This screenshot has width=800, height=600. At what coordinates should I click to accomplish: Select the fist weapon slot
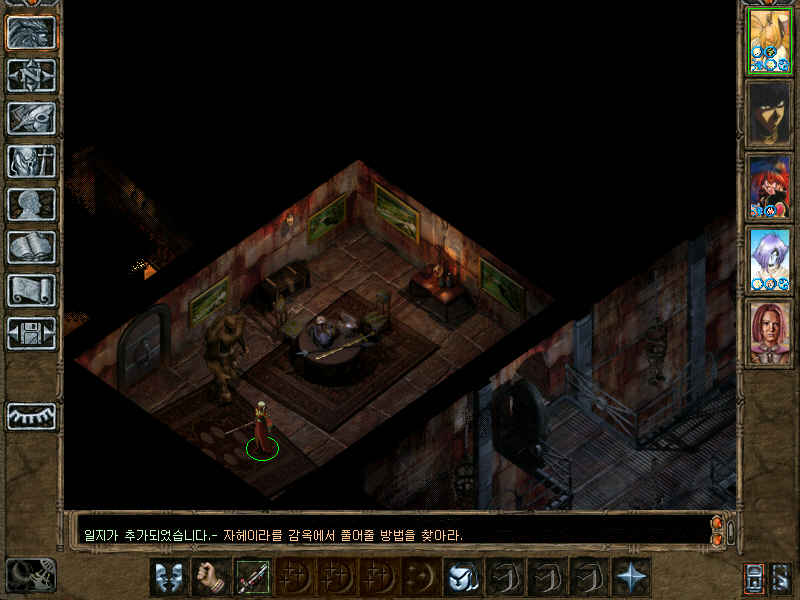[x=211, y=577]
